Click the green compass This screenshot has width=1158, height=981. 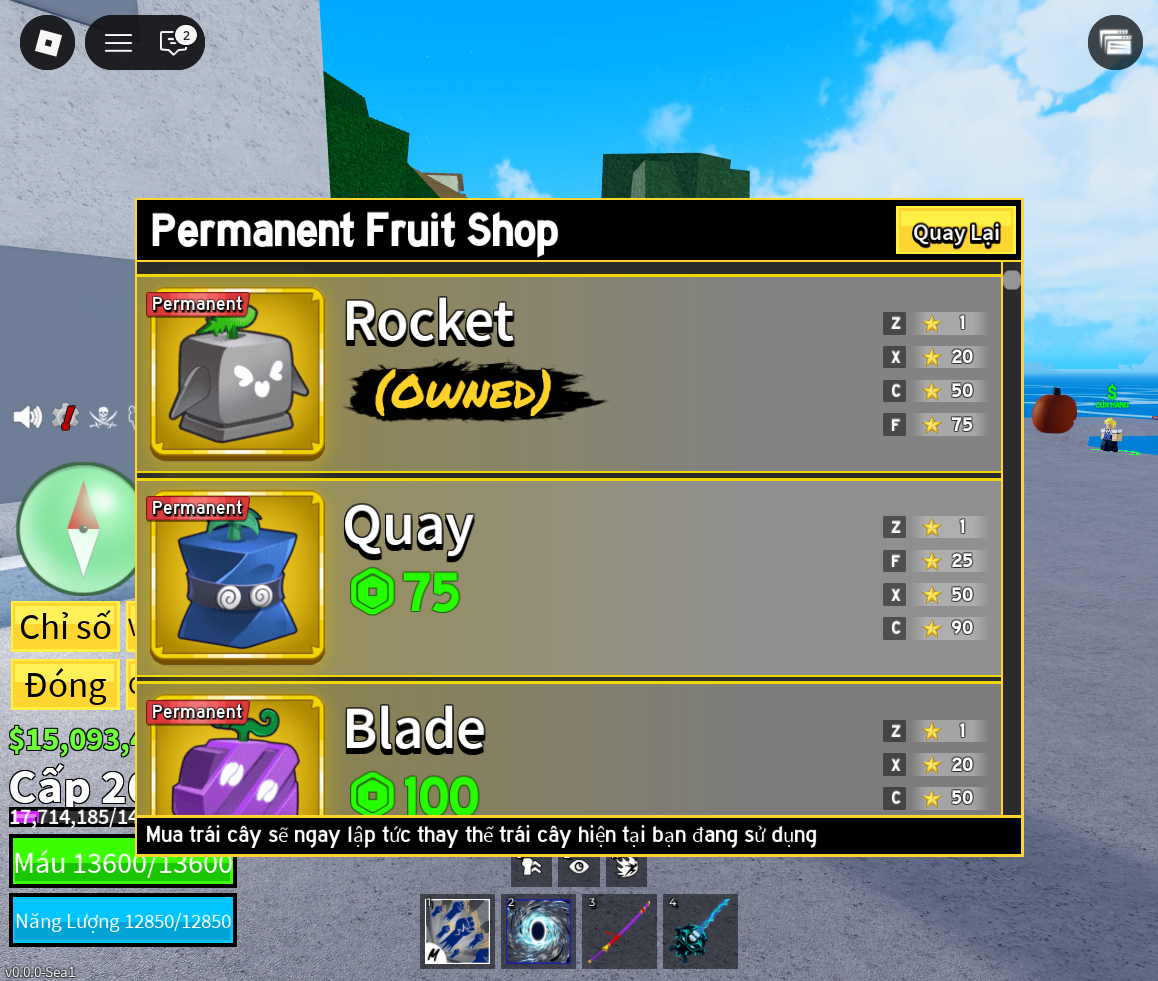(82, 528)
